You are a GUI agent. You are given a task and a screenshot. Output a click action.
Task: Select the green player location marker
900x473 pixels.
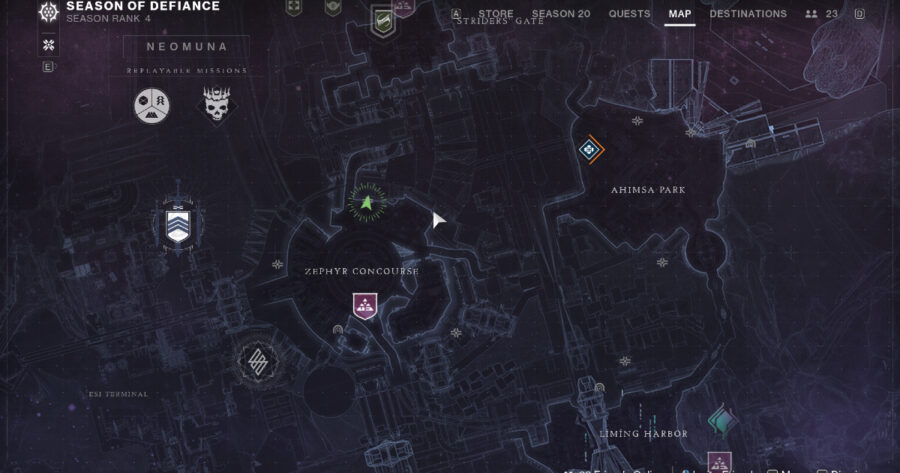[367, 203]
